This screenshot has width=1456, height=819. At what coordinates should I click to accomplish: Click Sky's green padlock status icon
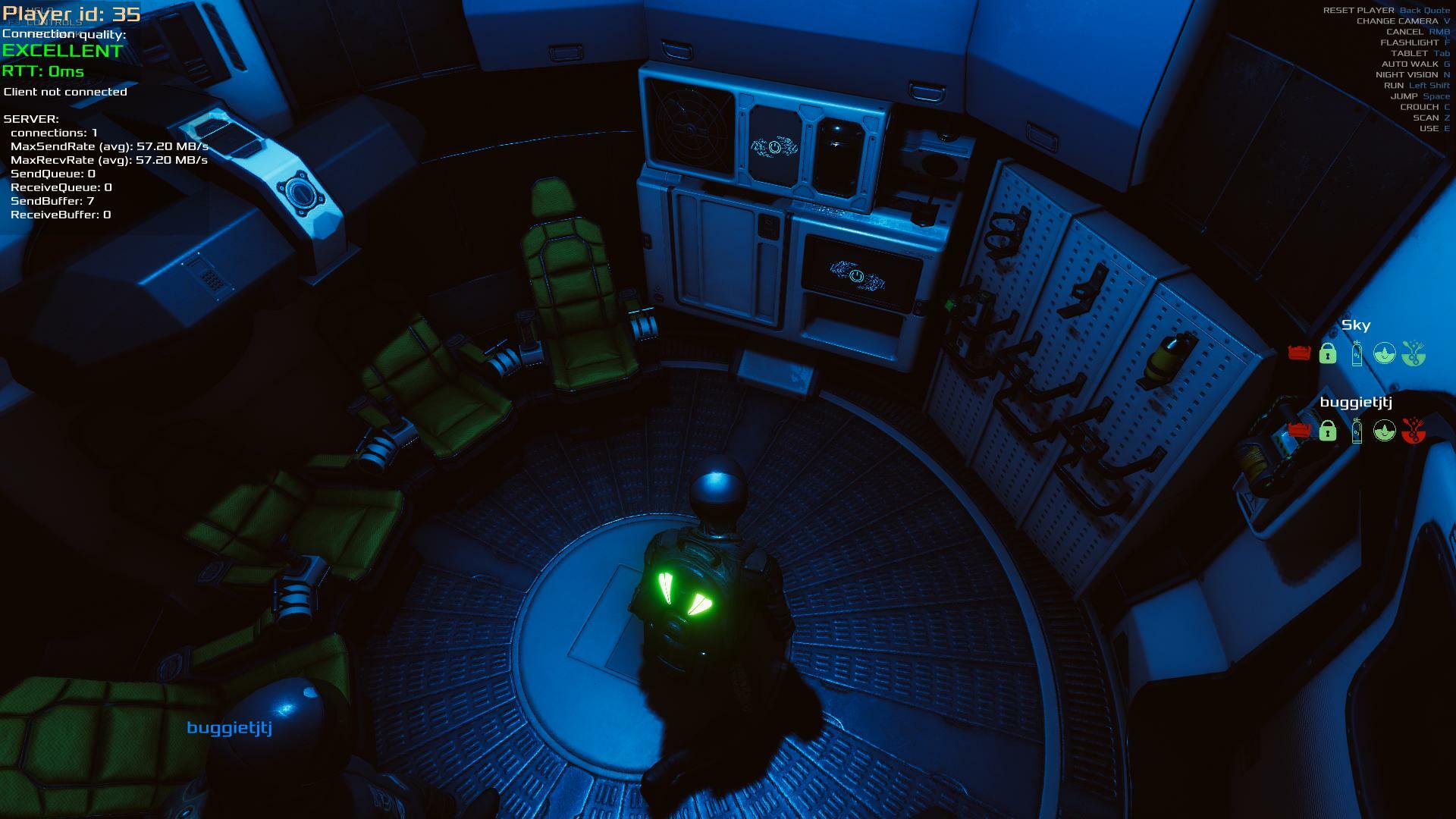tap(1327, 353)
